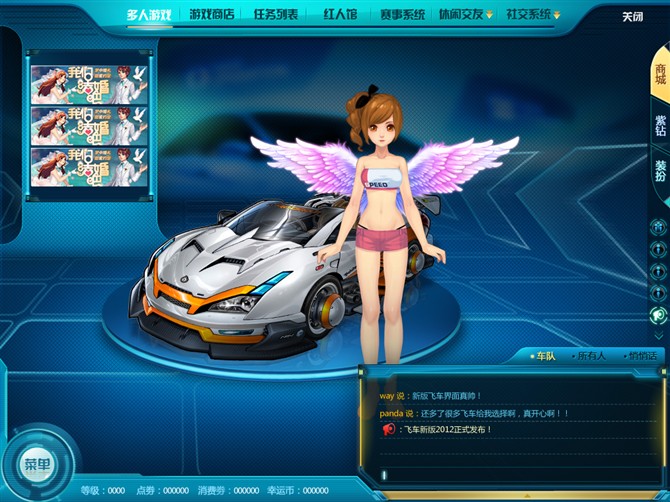Screen dimensions: 670x502
Task: Select the 所有人 everyone chat tab
Action: pyautogui.click(x=592, y=356)
